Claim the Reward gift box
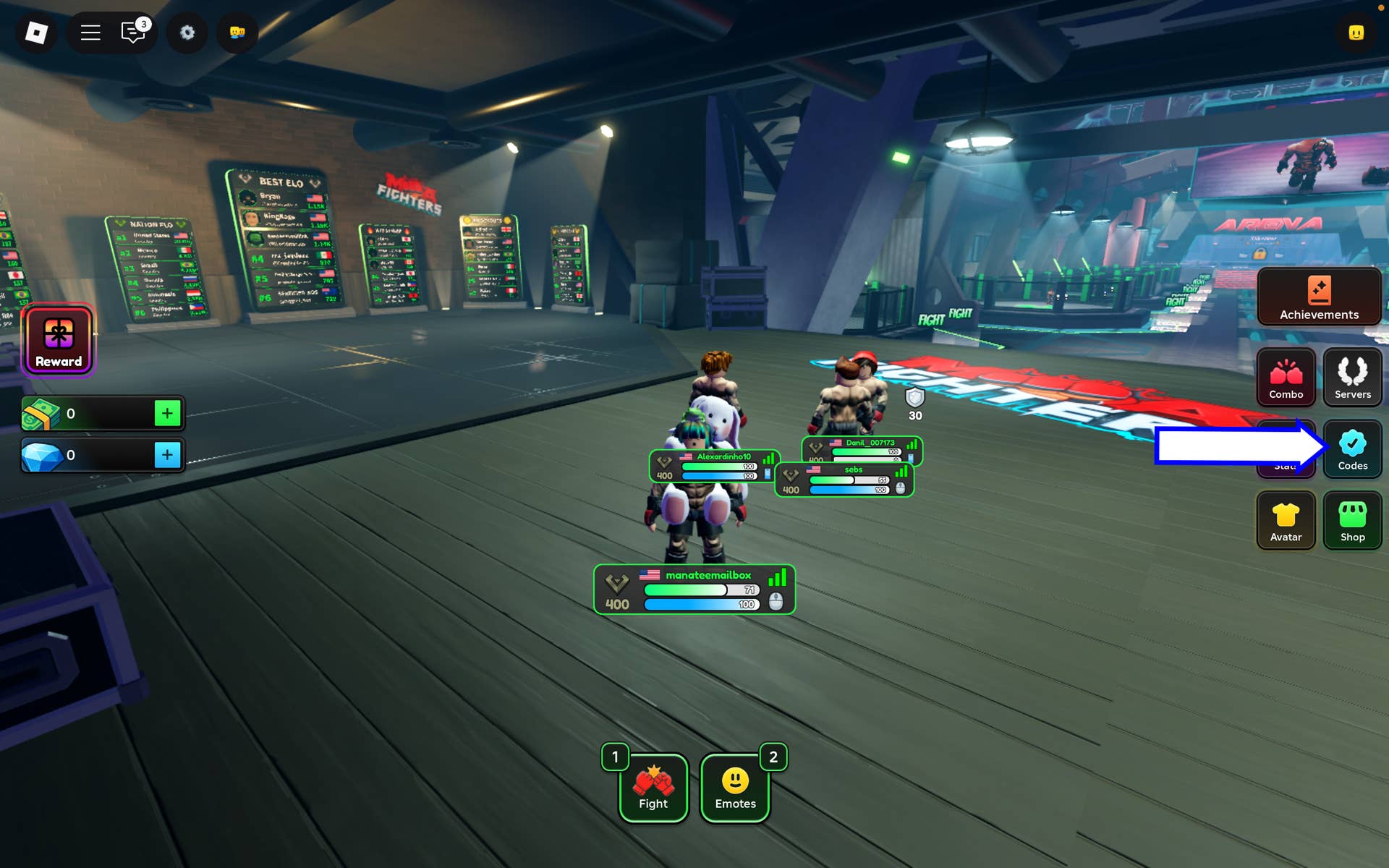Viewport: 1389px width, 868px height. click(59, 341)
